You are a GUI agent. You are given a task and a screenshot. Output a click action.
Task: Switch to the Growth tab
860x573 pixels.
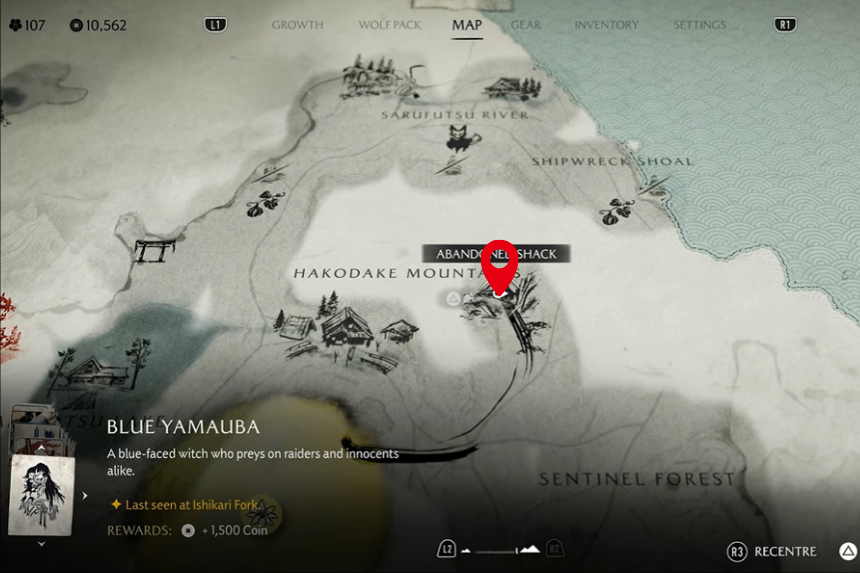coord(297,25)
